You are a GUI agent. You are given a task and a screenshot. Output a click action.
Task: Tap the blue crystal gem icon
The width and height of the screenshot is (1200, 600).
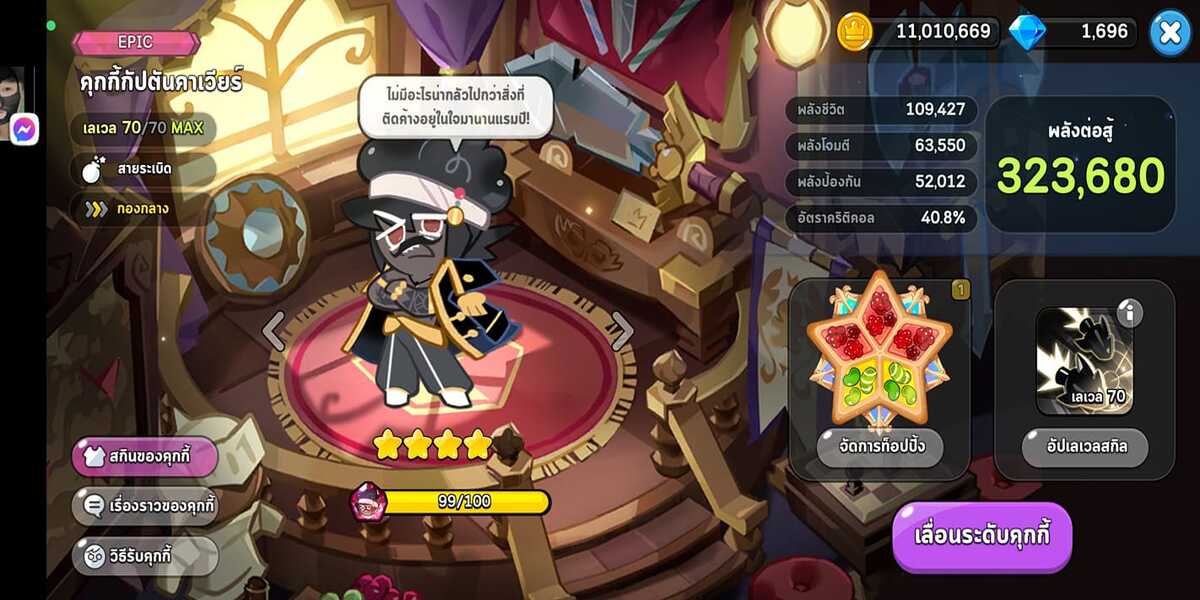[1026, 32]
